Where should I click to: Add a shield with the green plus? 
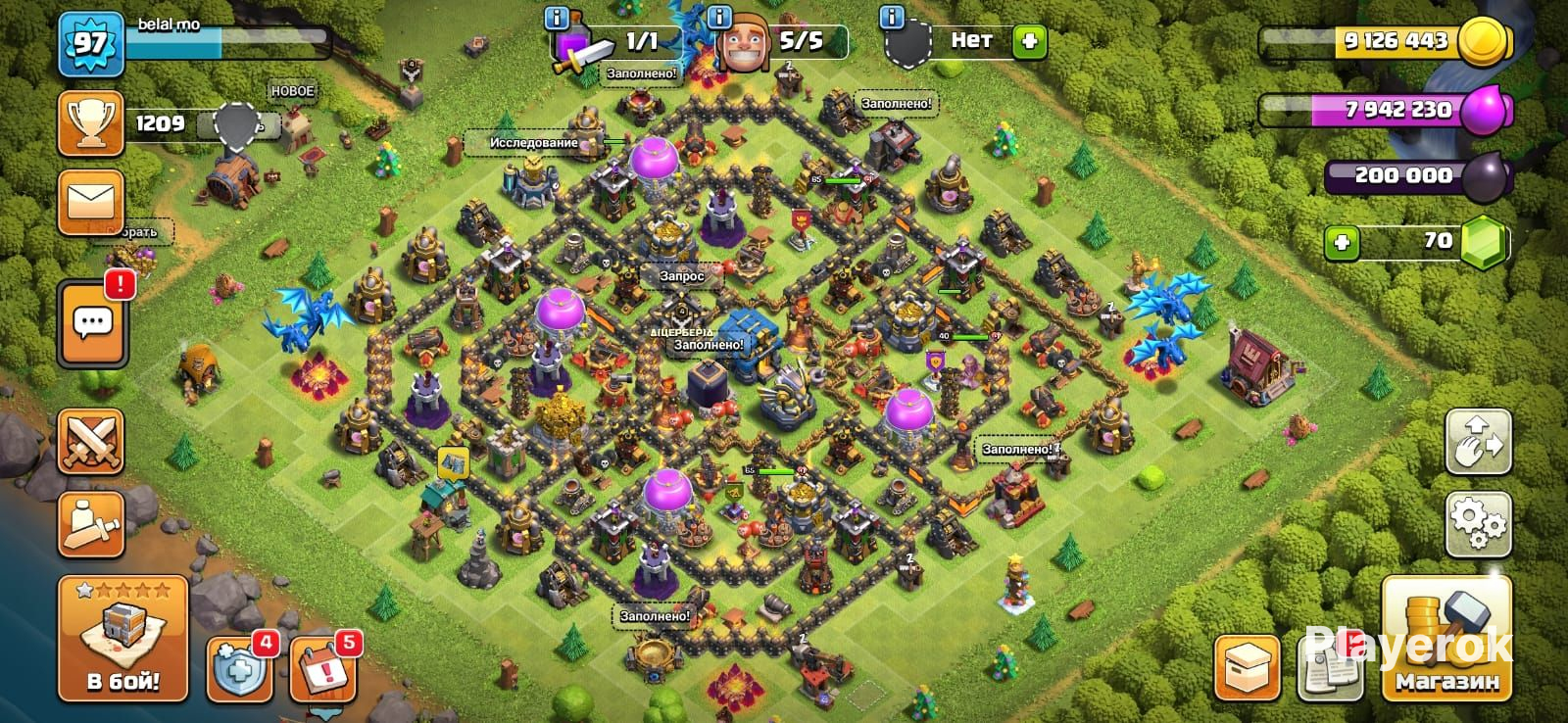1029,41
